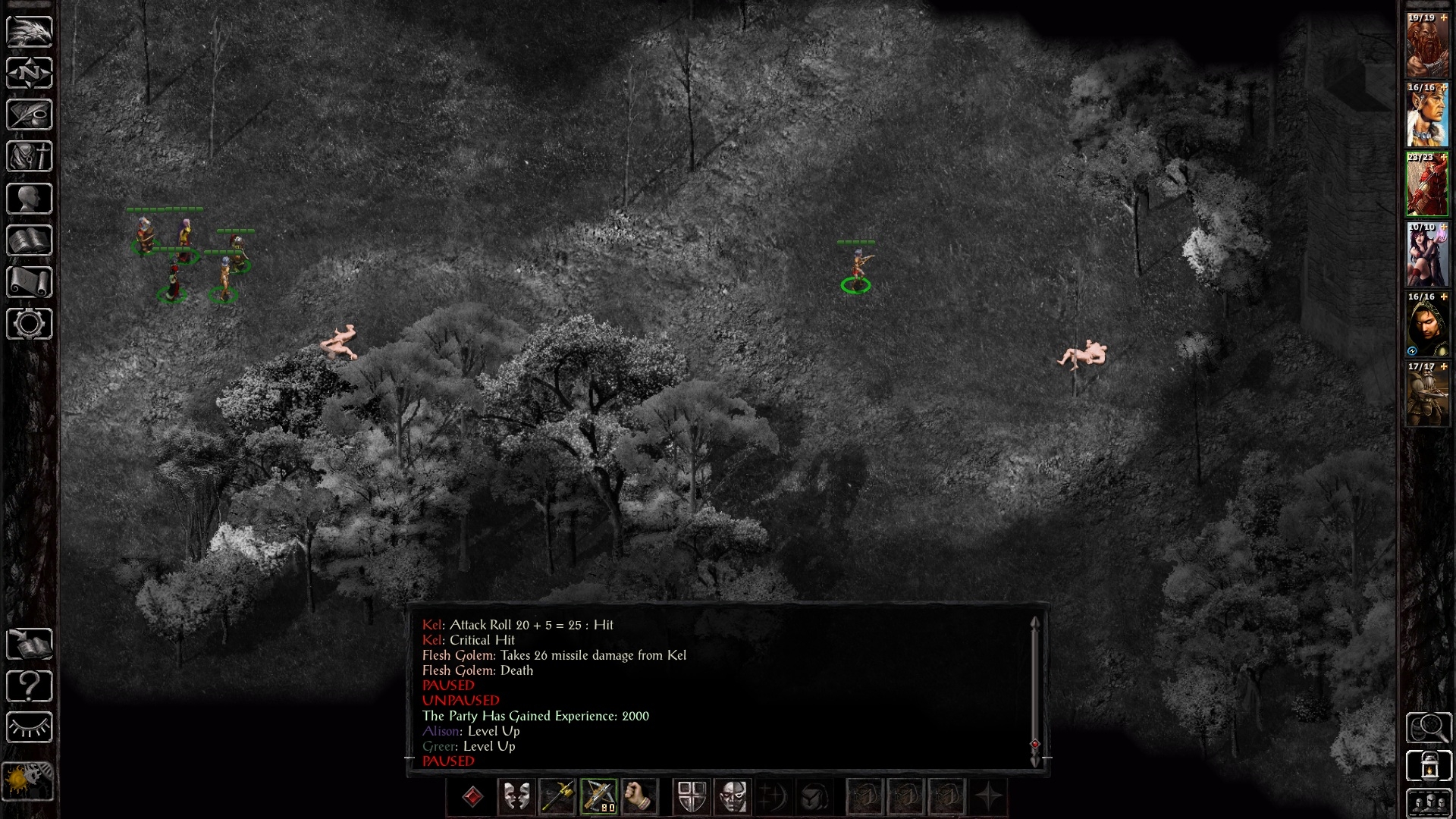Viewport: 1456px width, 819px height.
Task: Select the dark-haired woman portrait with 10/10 health
Action: tap(1427, 255)
